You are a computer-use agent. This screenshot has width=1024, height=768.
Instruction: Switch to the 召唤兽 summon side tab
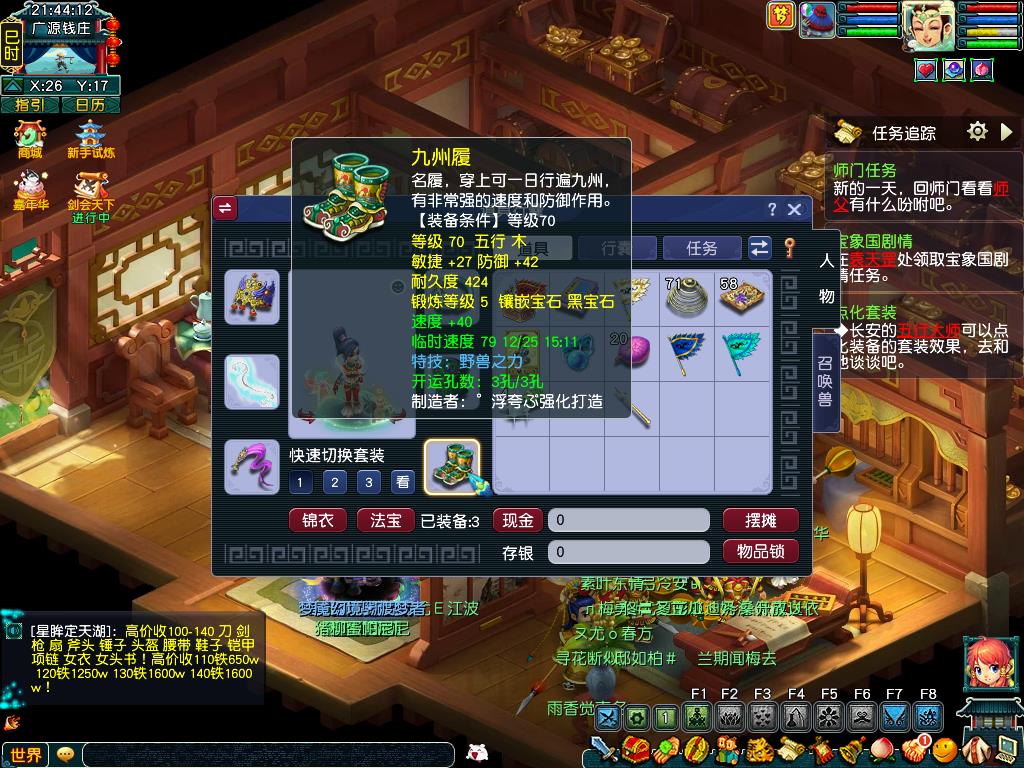(825, 381)
